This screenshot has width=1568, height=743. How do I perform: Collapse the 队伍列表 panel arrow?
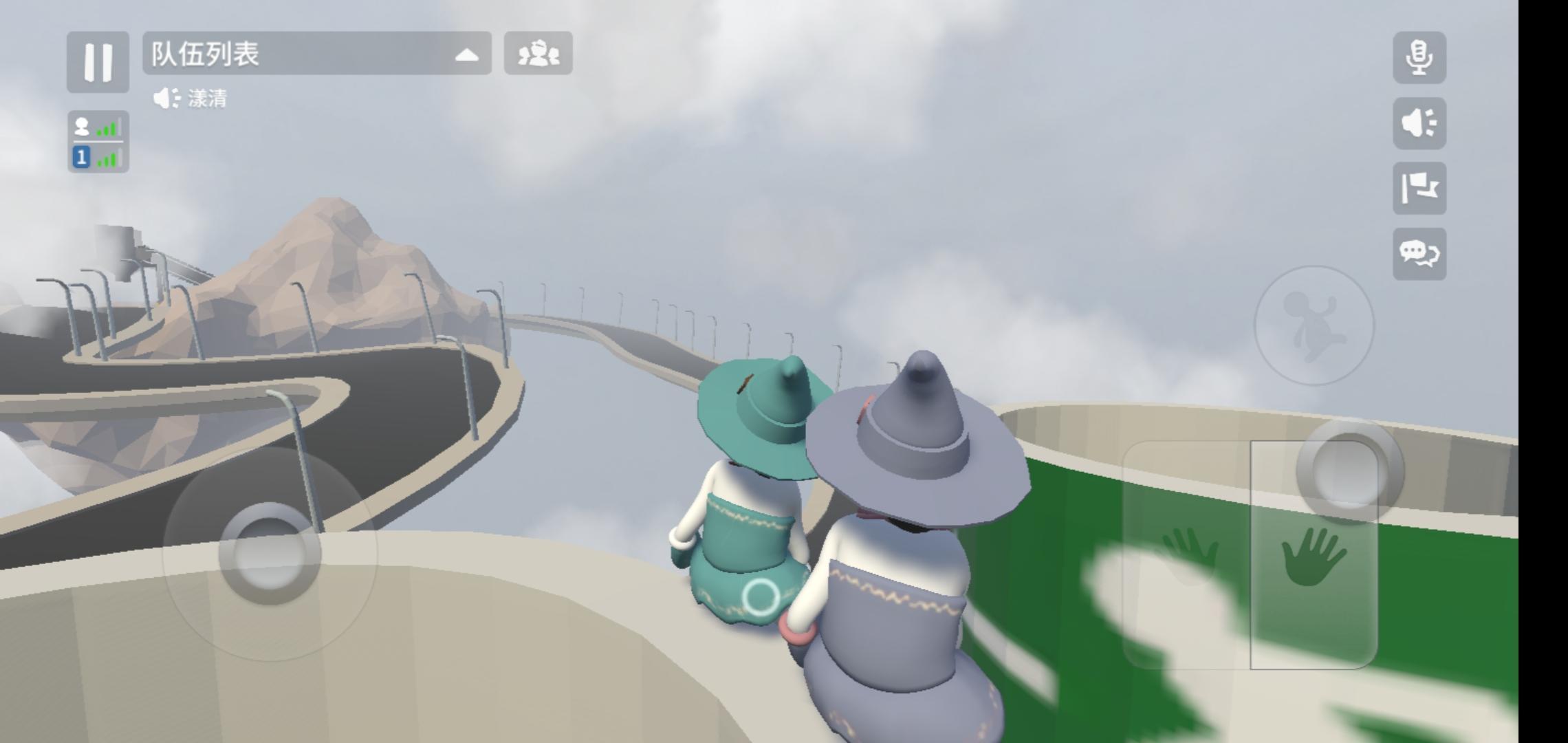point(468,56)
